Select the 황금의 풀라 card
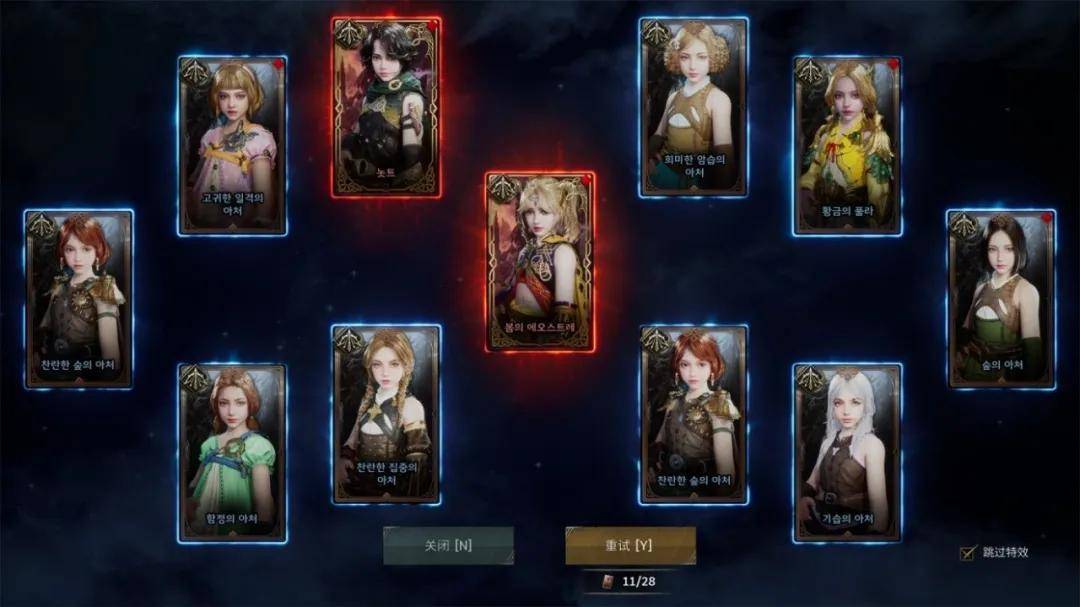Viewport: 1080px width, 607px height. point(848,146)
